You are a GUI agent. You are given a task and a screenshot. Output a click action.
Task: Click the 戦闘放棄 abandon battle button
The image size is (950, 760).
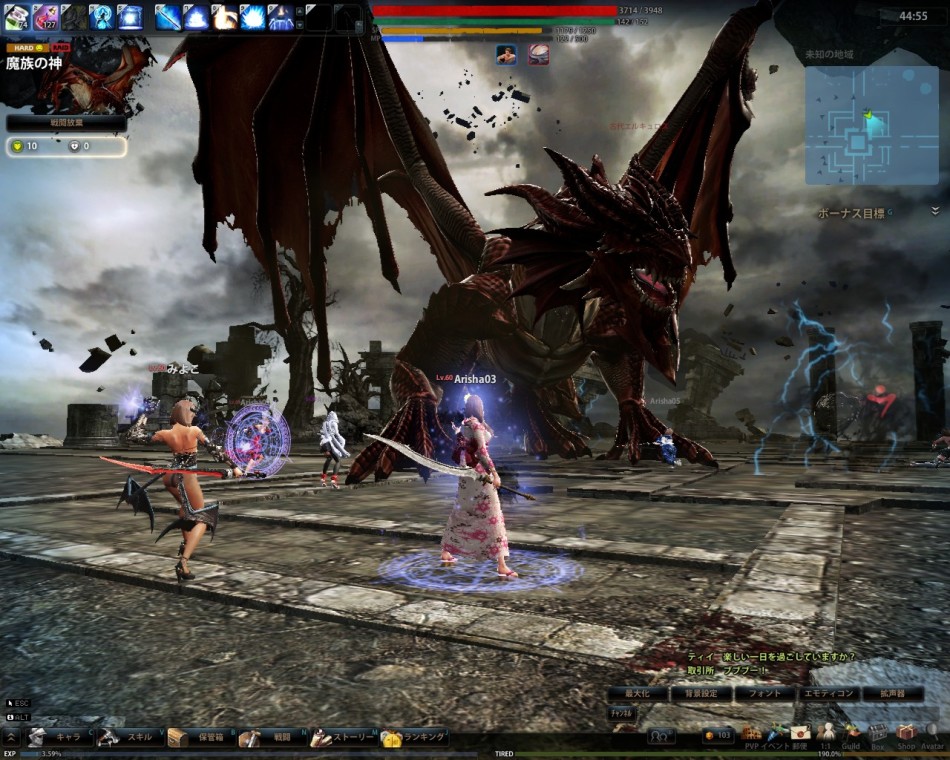[66, 123]
